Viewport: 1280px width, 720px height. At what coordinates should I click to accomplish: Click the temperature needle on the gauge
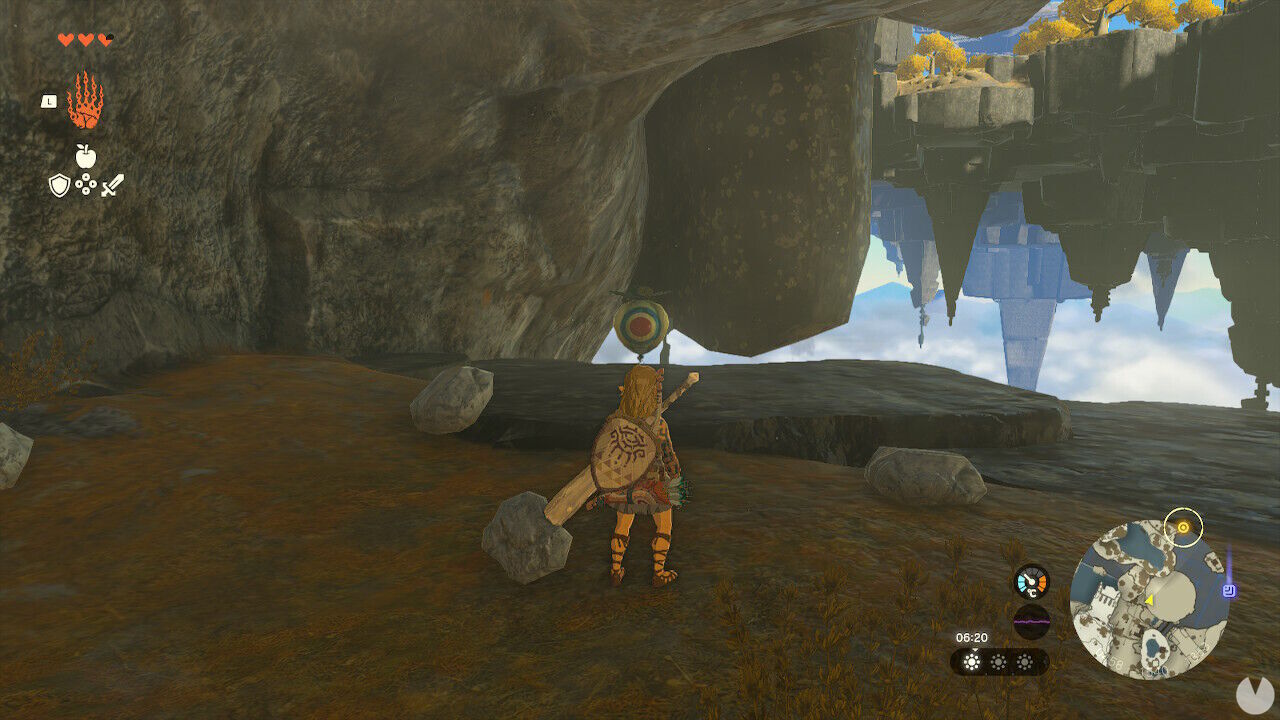1028,577
